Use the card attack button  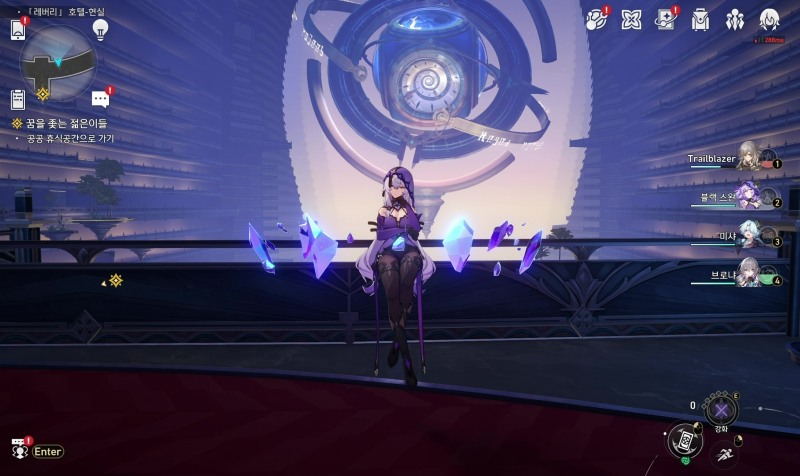point(682,440)
